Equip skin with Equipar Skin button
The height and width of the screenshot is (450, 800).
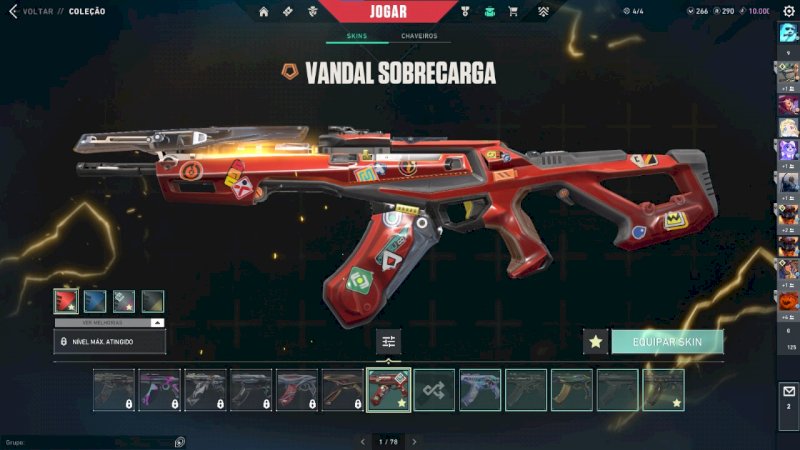pos(667,342)
